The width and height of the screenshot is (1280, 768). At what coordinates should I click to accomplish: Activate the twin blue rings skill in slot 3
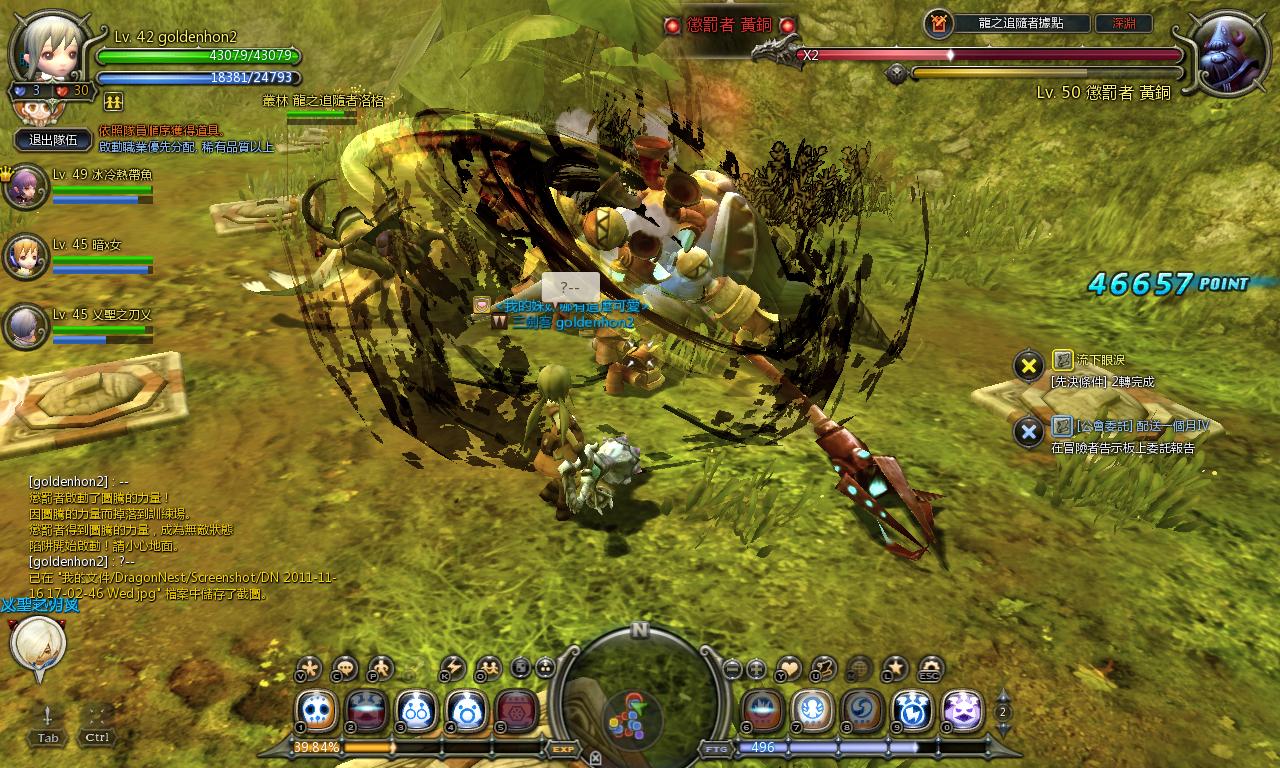point(416,711)
